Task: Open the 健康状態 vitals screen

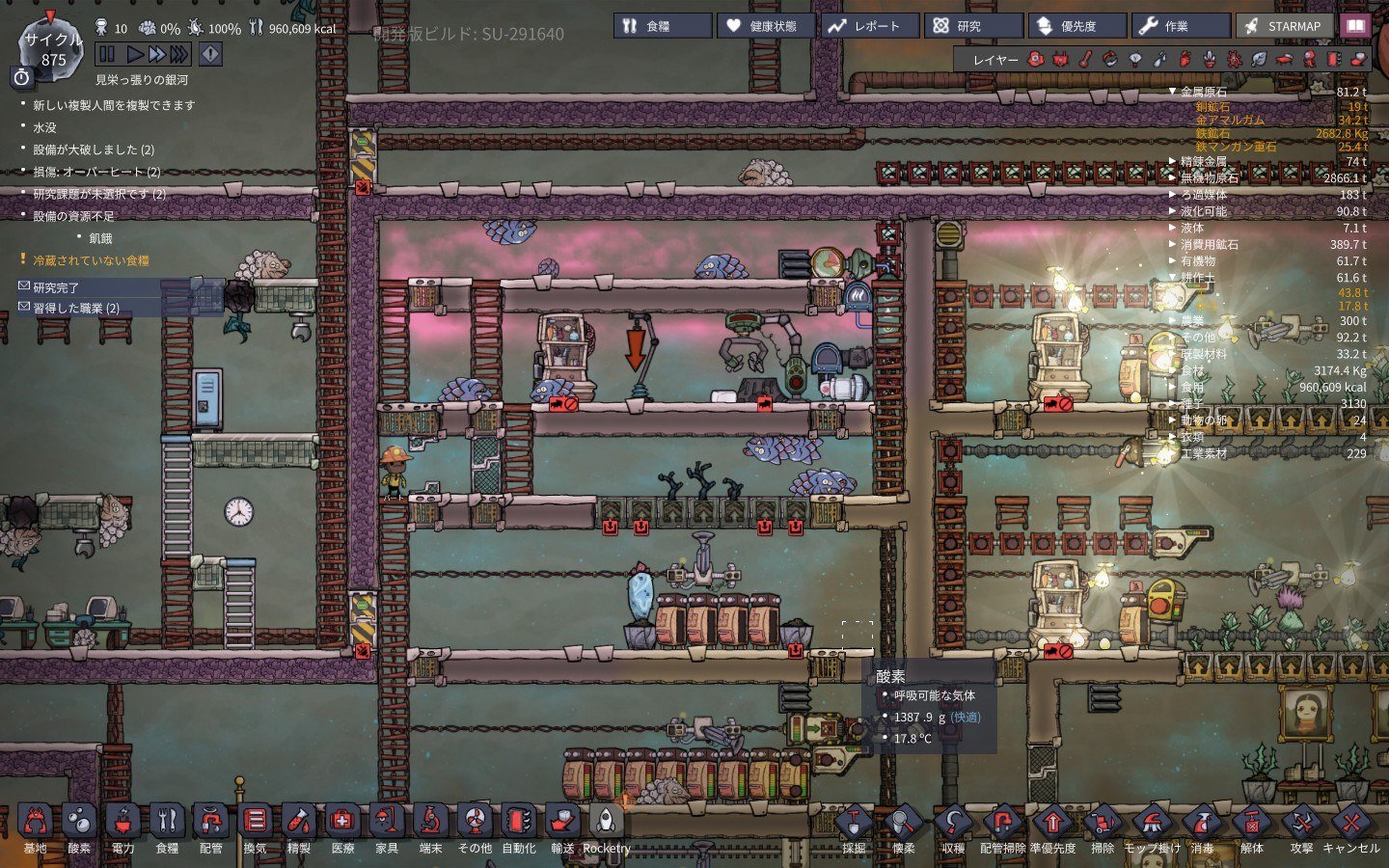Action: [766, 26]
